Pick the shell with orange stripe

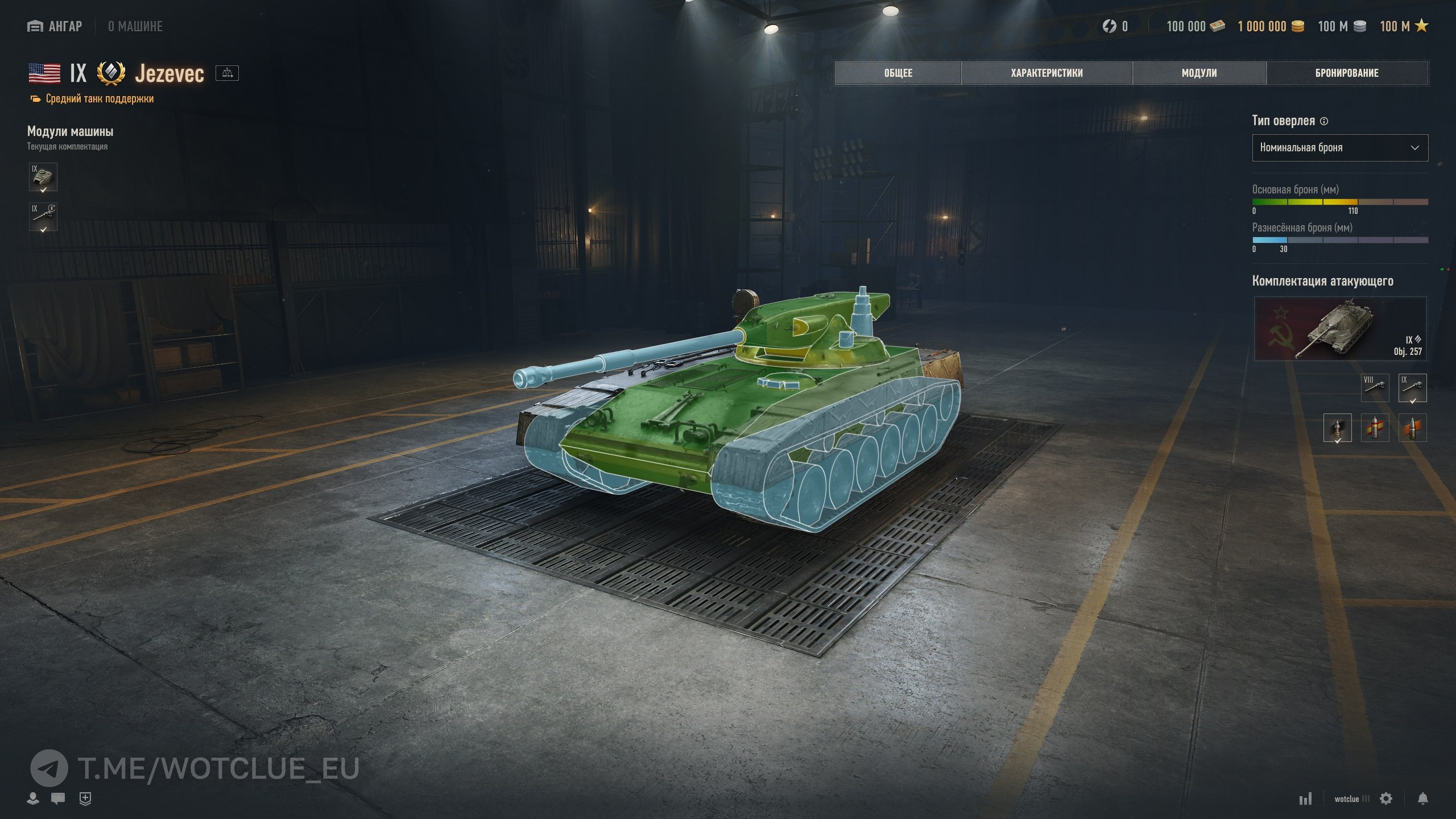click(1412, 428)
